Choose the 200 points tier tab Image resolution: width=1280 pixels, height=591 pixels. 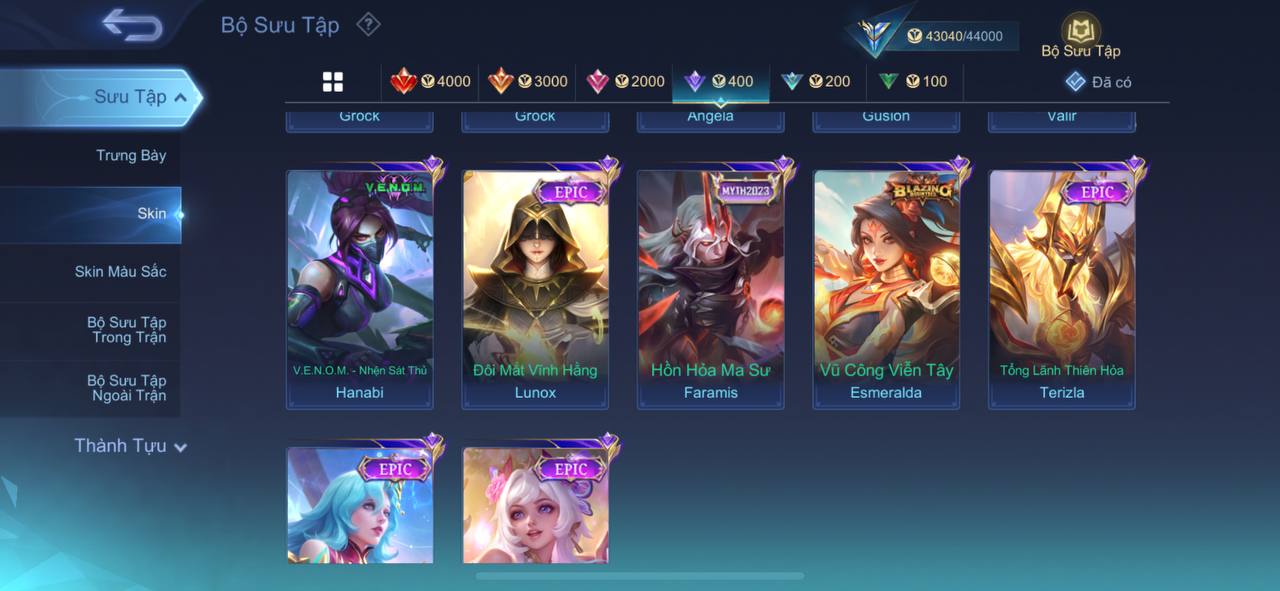point(816,82)
